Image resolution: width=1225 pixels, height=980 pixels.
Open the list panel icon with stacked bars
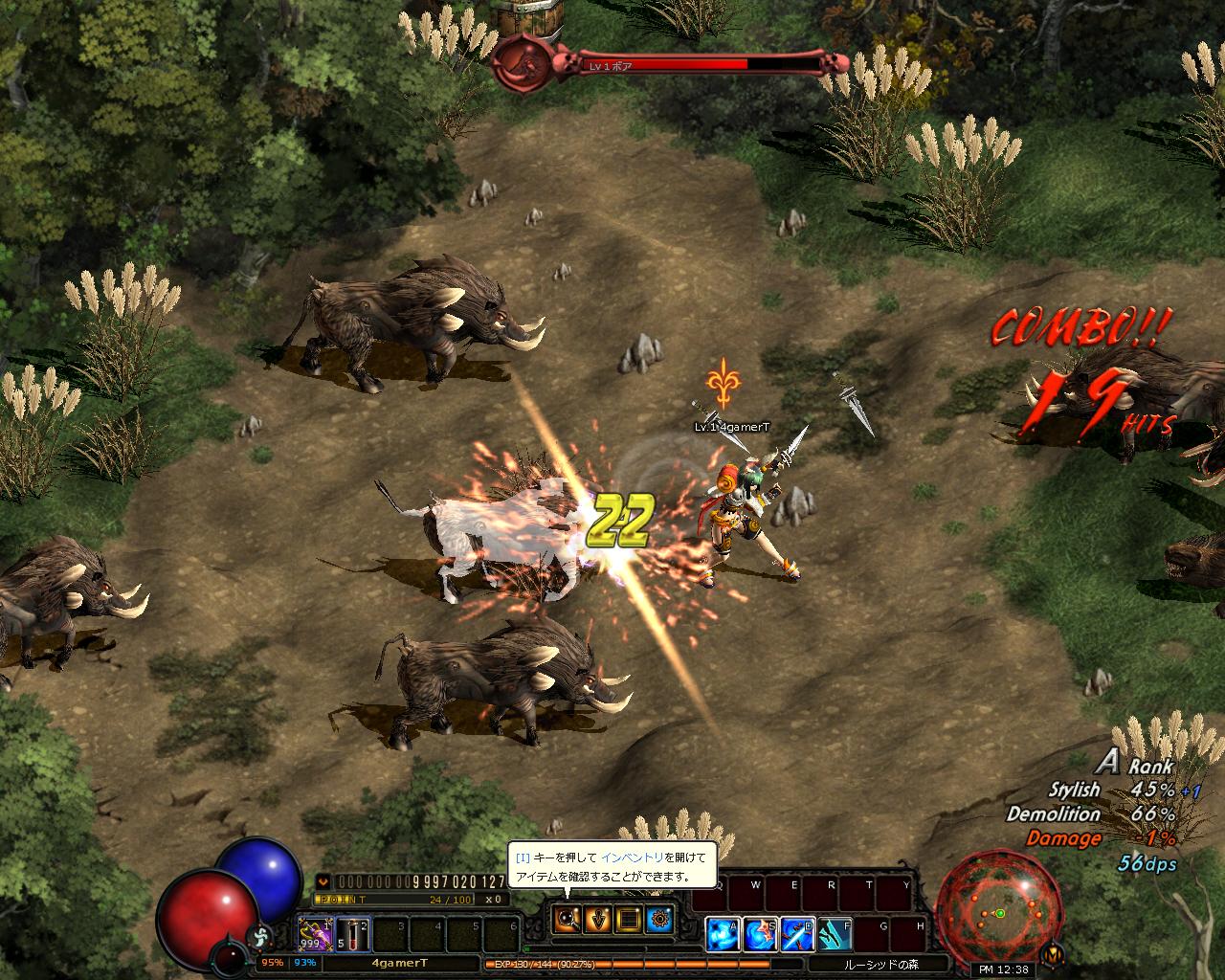pyautogui.click(x=629, y=920)
